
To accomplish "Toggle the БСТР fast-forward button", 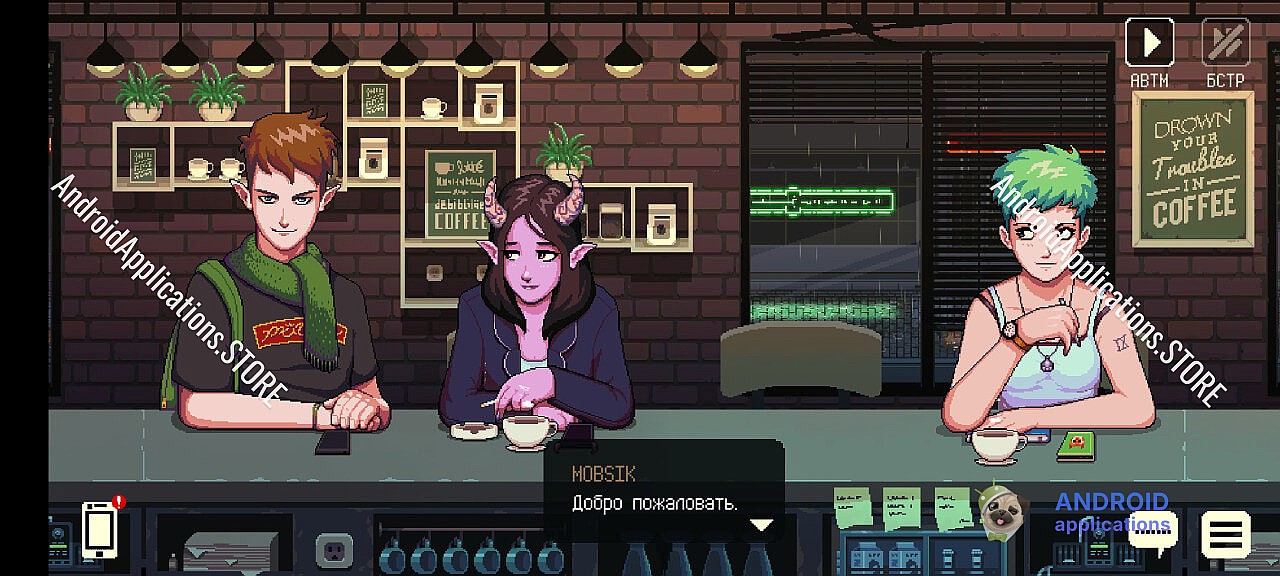I will click(1225, 44).
